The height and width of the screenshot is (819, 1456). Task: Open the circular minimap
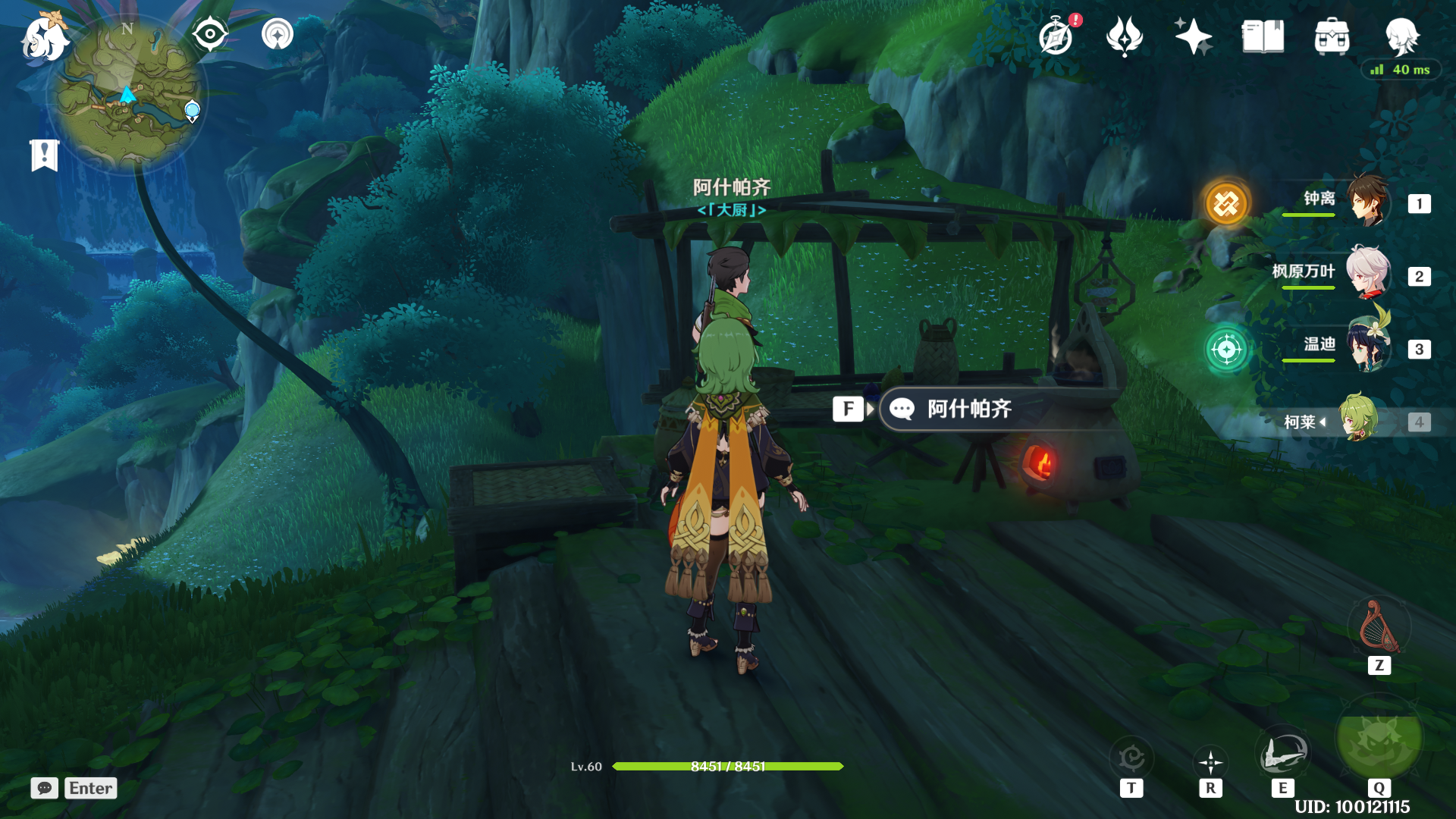pyautogui.click(x=127, y=95)
